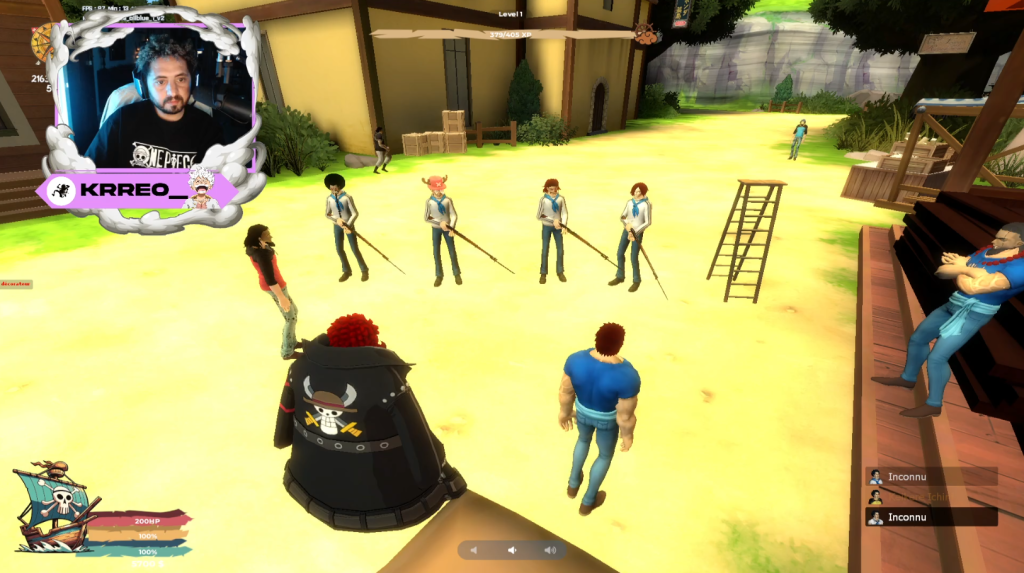Click the KRREO_ streamer name banner

[135, 190]
